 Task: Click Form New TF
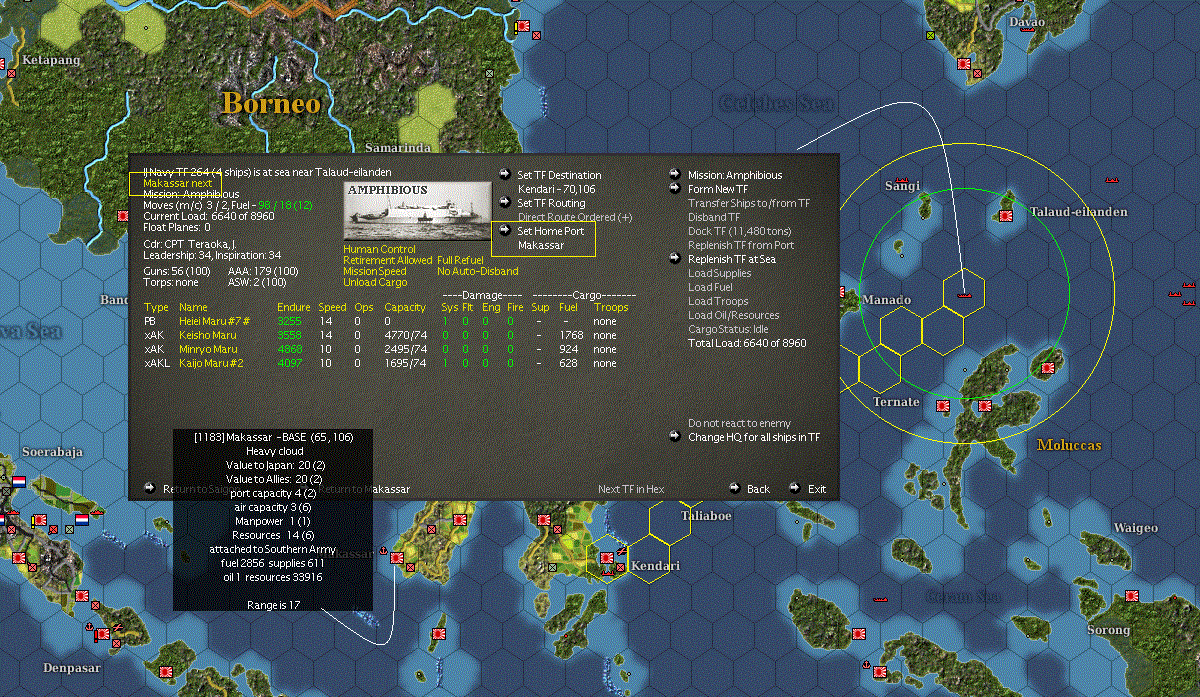(717, 189)
